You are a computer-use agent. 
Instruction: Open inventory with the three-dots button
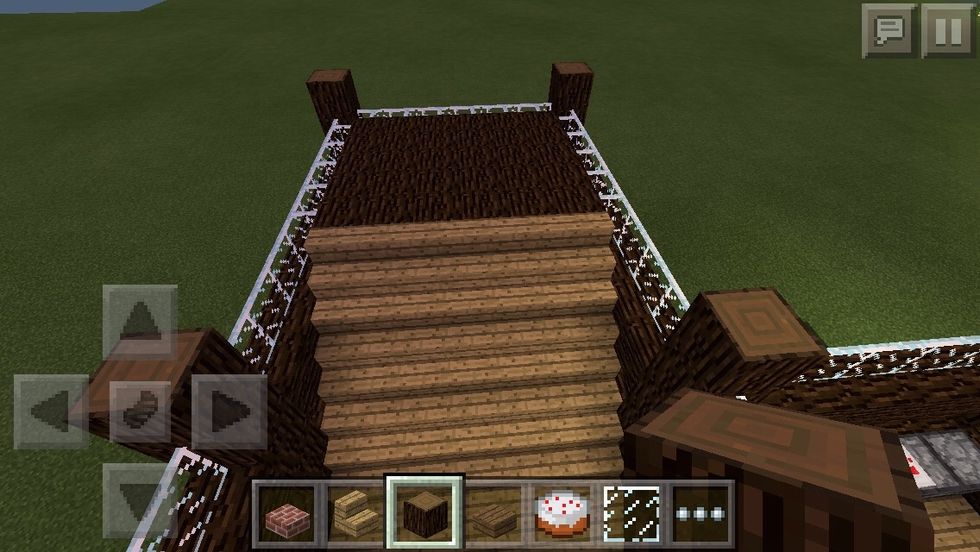700,512
